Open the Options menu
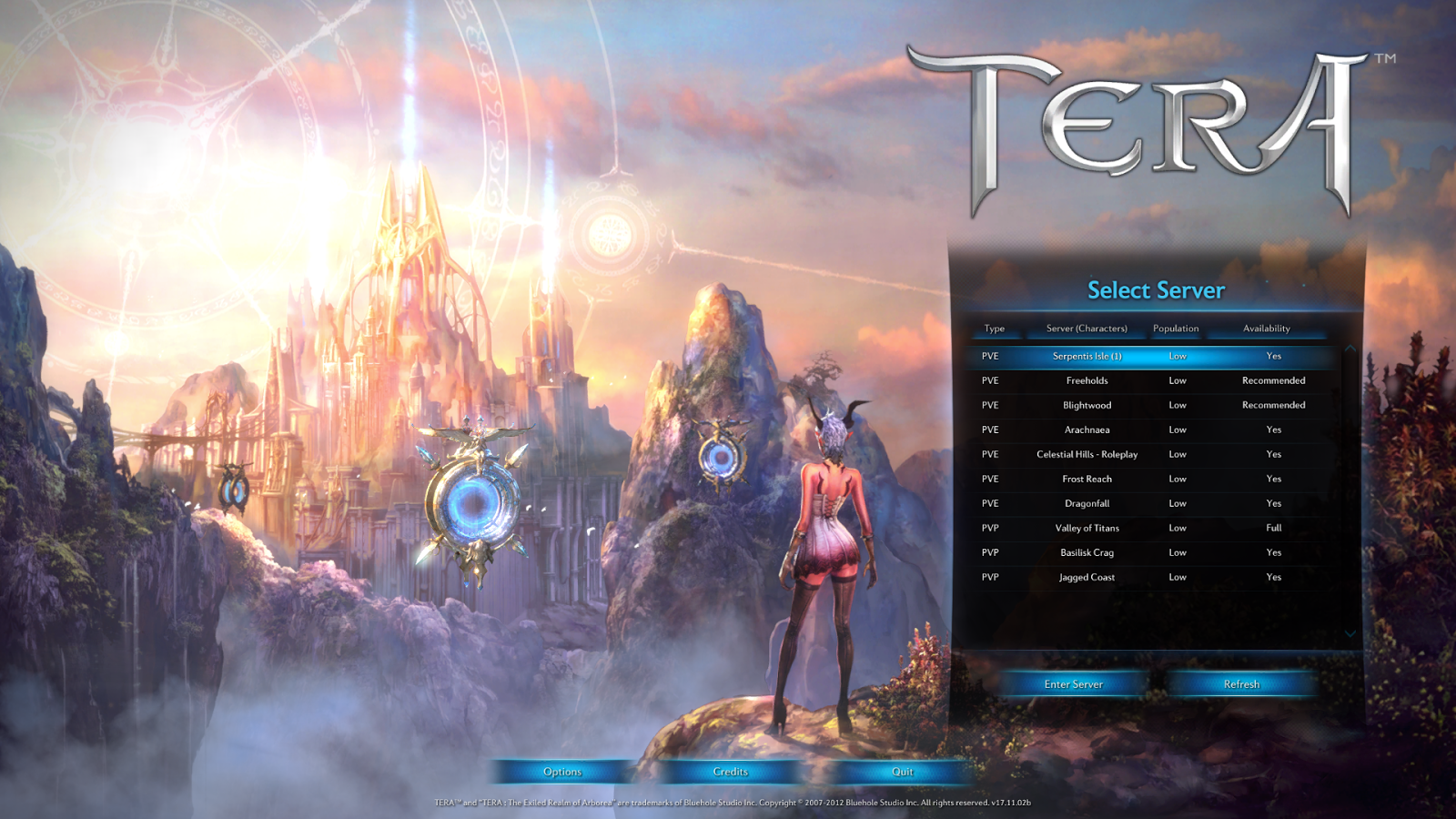The width and height of the screenshot is (1456, 819). 564,771
